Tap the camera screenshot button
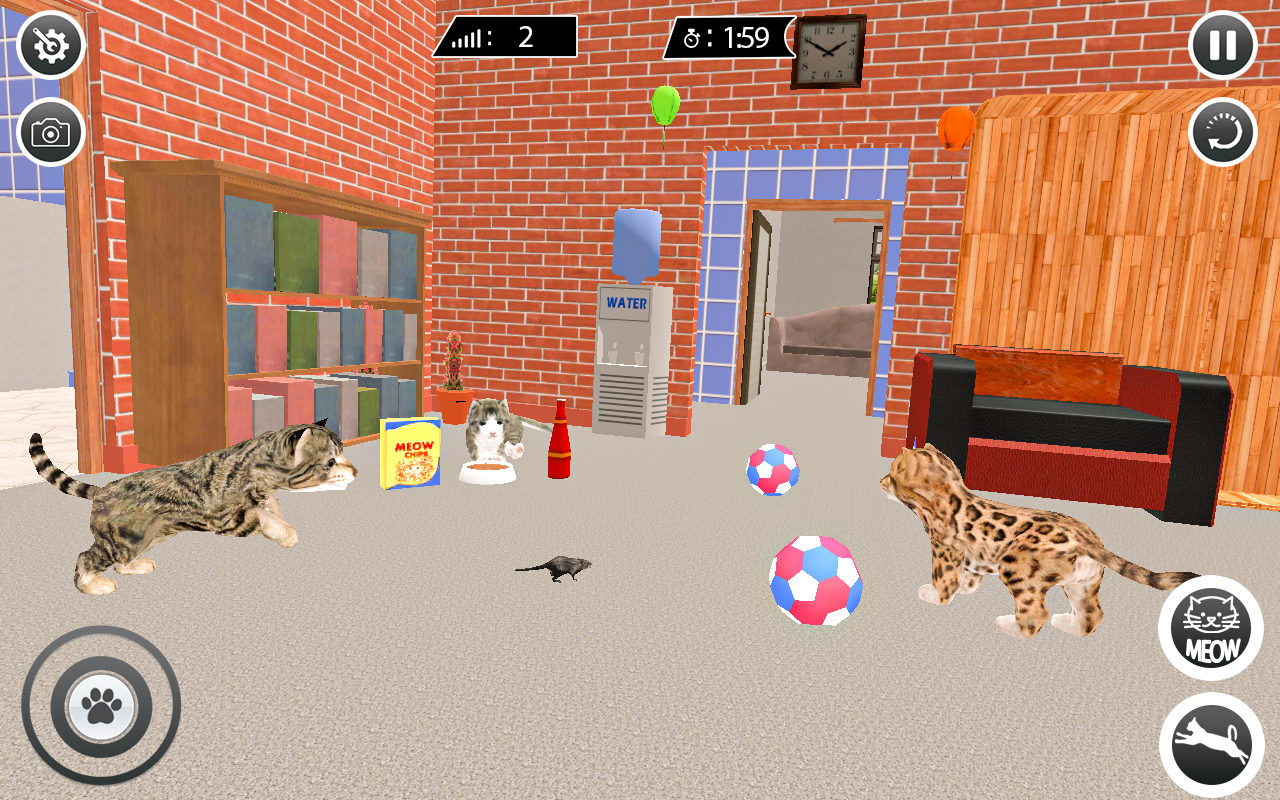 50,131
